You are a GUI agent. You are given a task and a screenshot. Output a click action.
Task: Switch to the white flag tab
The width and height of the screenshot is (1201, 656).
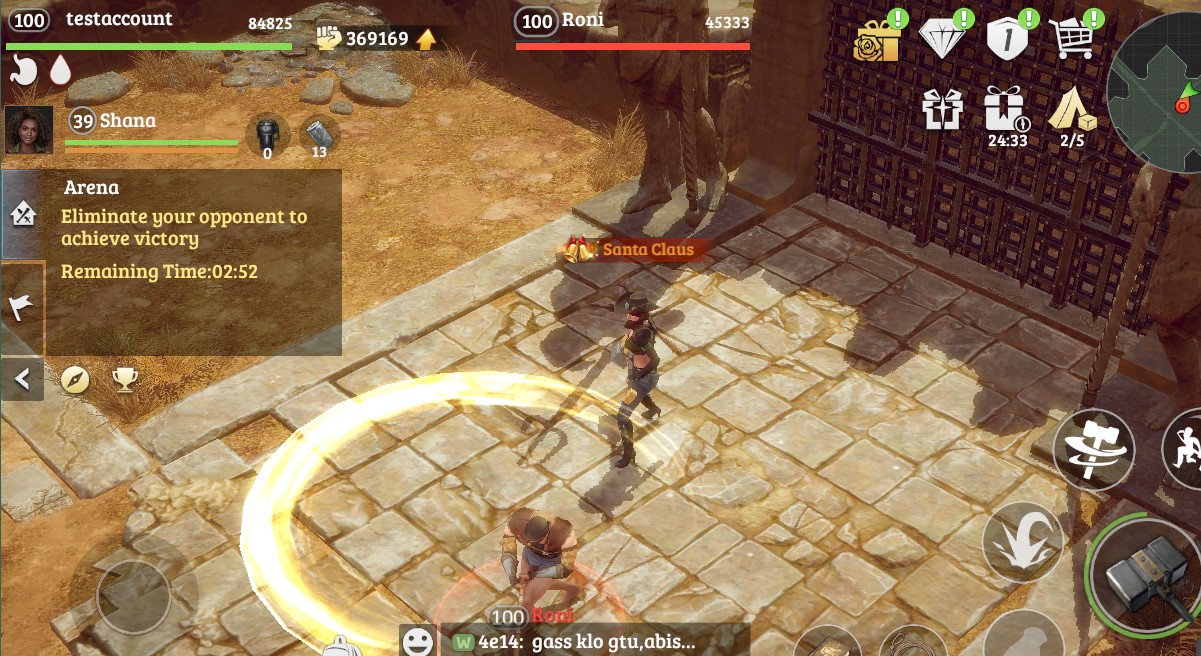coord(22,308)
